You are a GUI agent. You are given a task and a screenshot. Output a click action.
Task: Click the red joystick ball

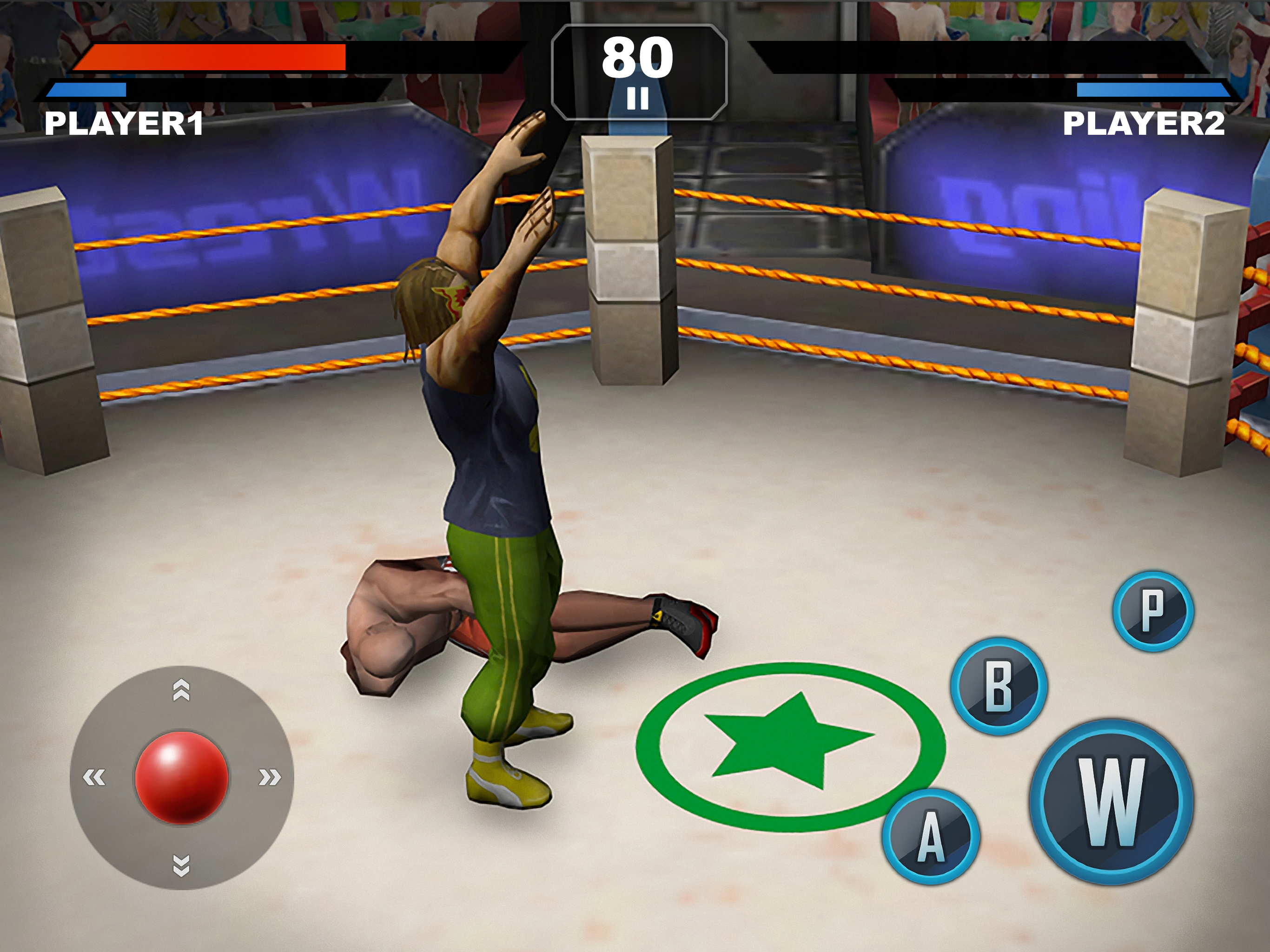coord(181,777)
